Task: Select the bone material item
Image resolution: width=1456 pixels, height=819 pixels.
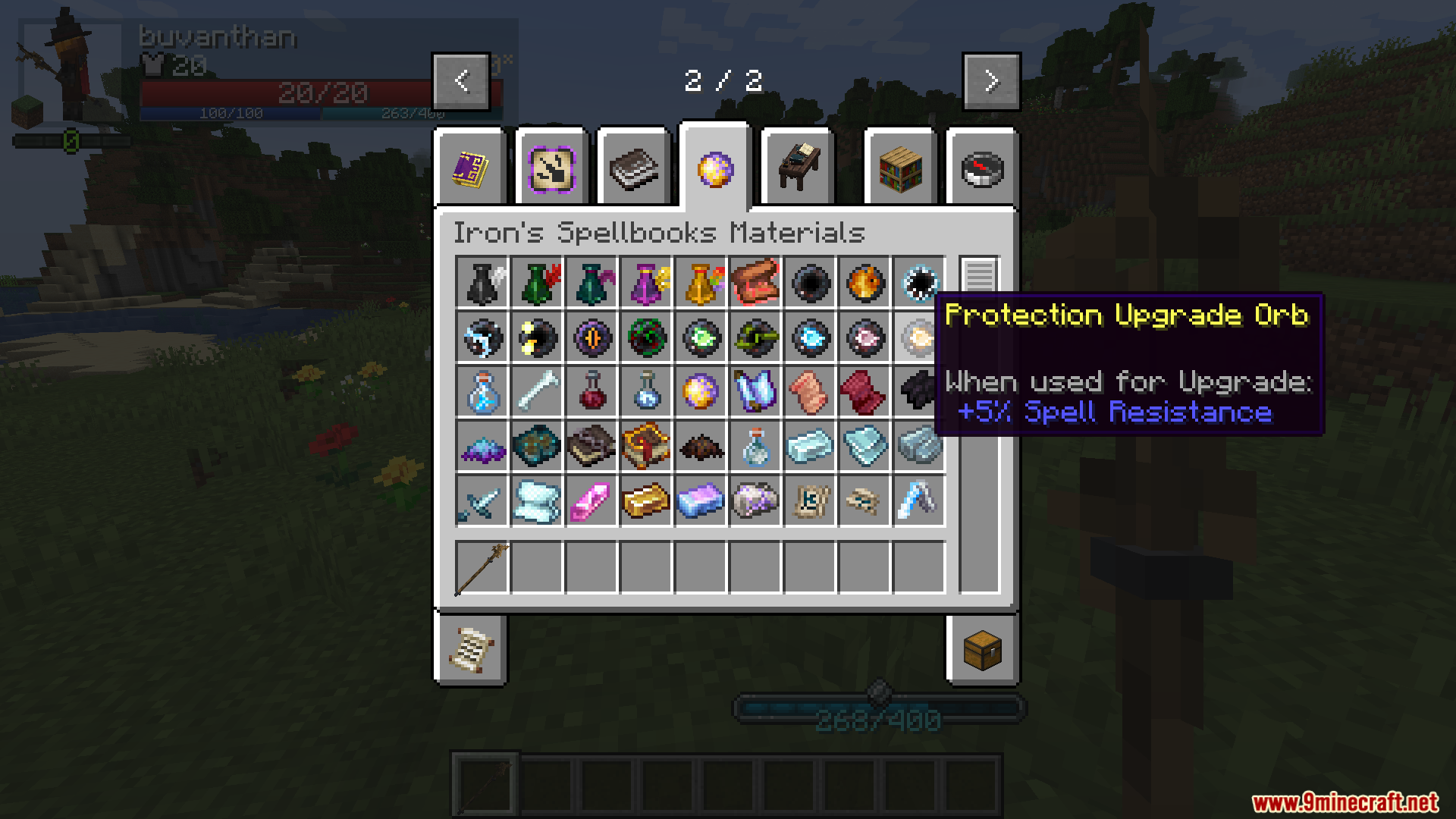Action: coord(536,392)
